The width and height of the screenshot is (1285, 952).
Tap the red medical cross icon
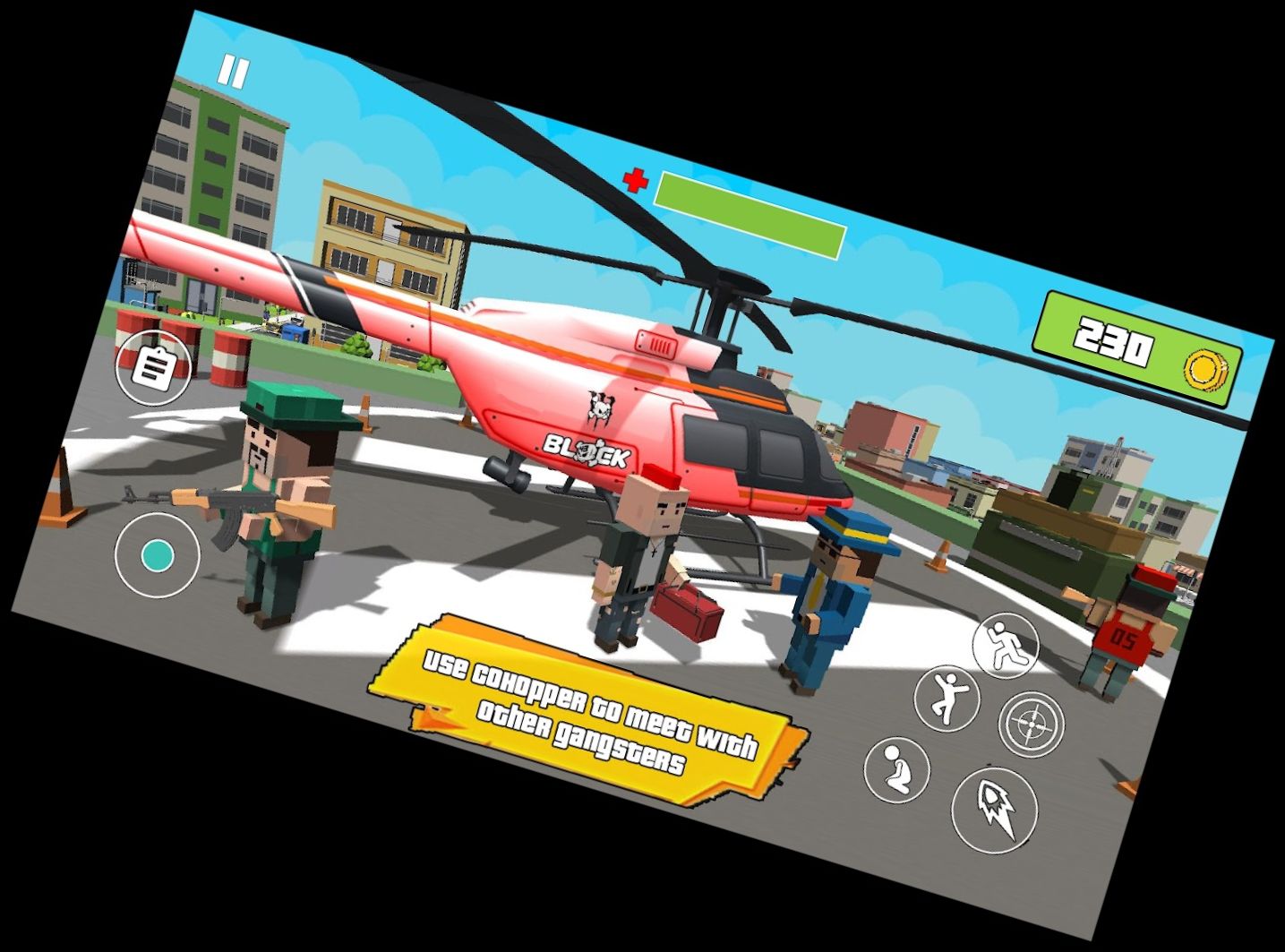637,178
